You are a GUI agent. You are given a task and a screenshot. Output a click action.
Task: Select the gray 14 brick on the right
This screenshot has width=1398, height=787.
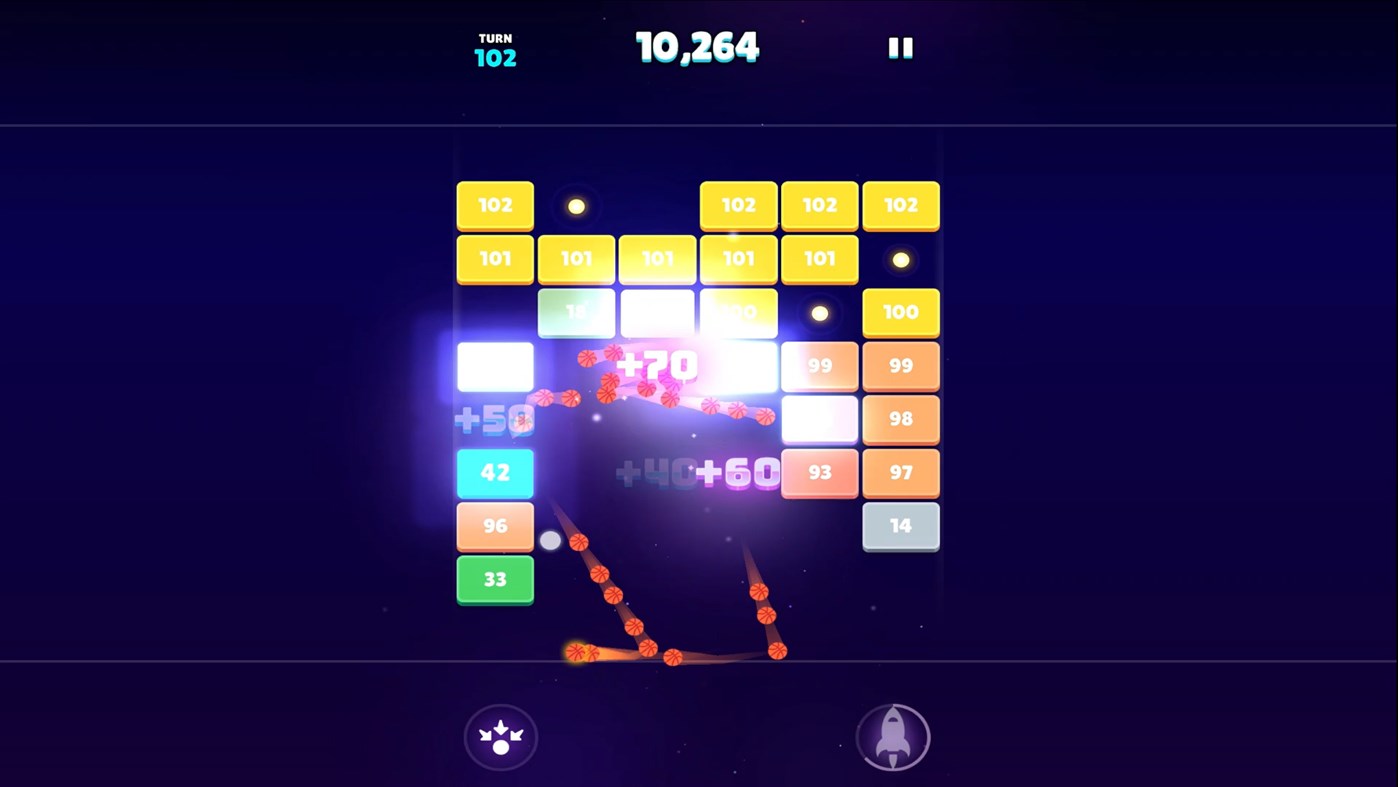pos(900,525)
